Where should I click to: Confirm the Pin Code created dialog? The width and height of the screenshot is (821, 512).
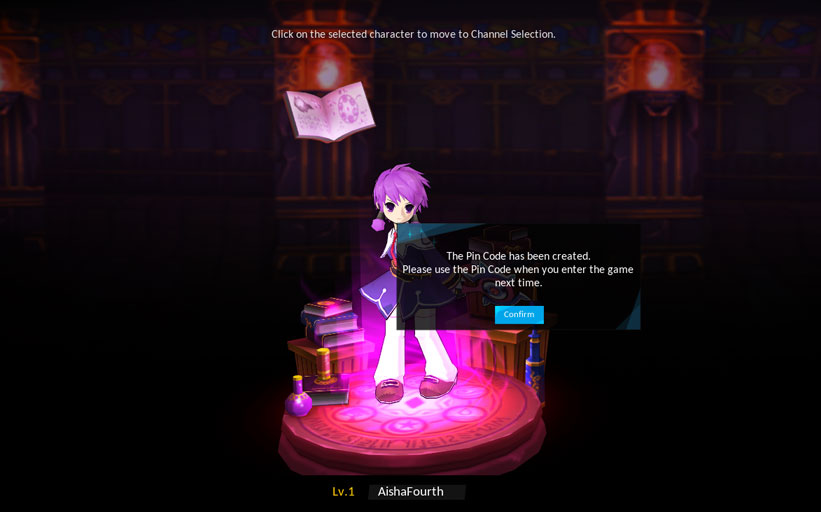click(519, 314)
